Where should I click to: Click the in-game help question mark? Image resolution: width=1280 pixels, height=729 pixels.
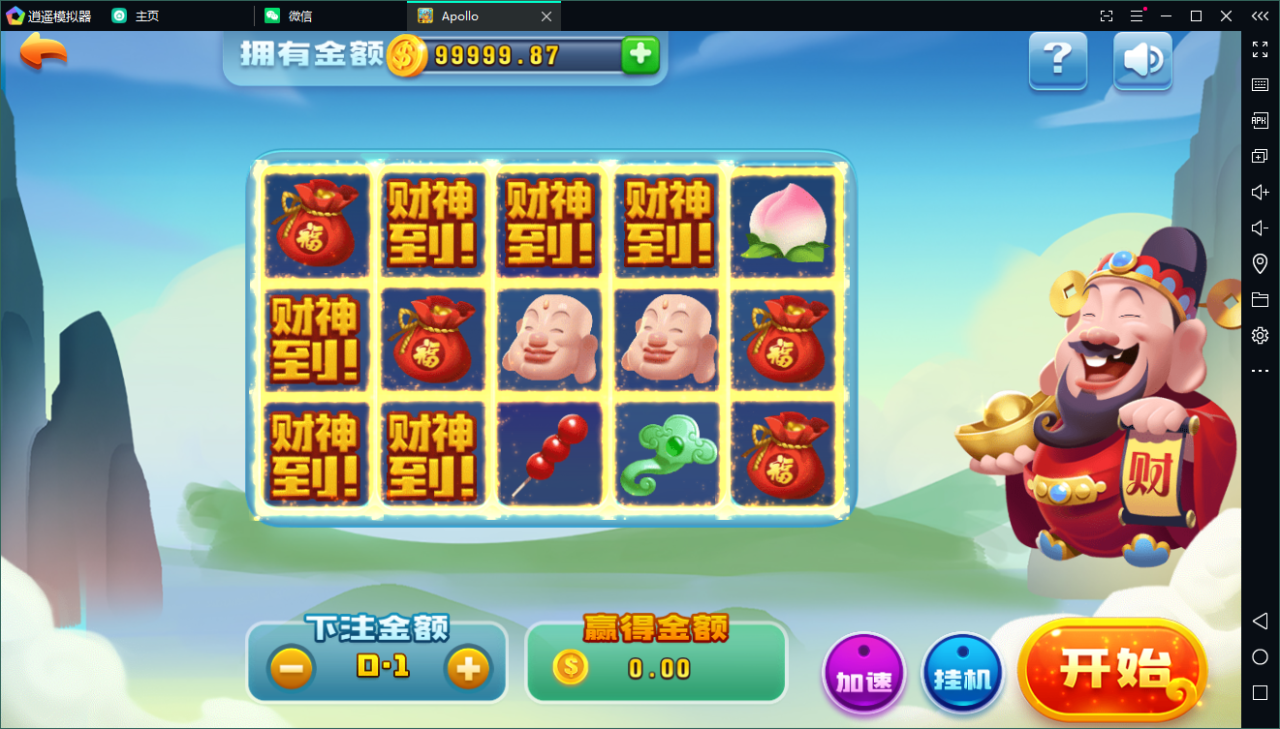tap(1058, 61)
